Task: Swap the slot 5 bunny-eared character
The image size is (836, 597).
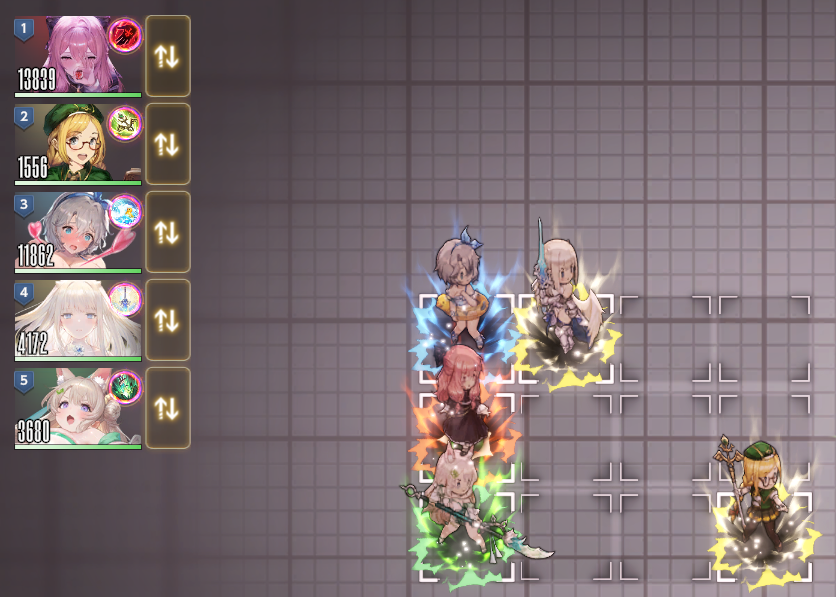Action: [167, 408]
